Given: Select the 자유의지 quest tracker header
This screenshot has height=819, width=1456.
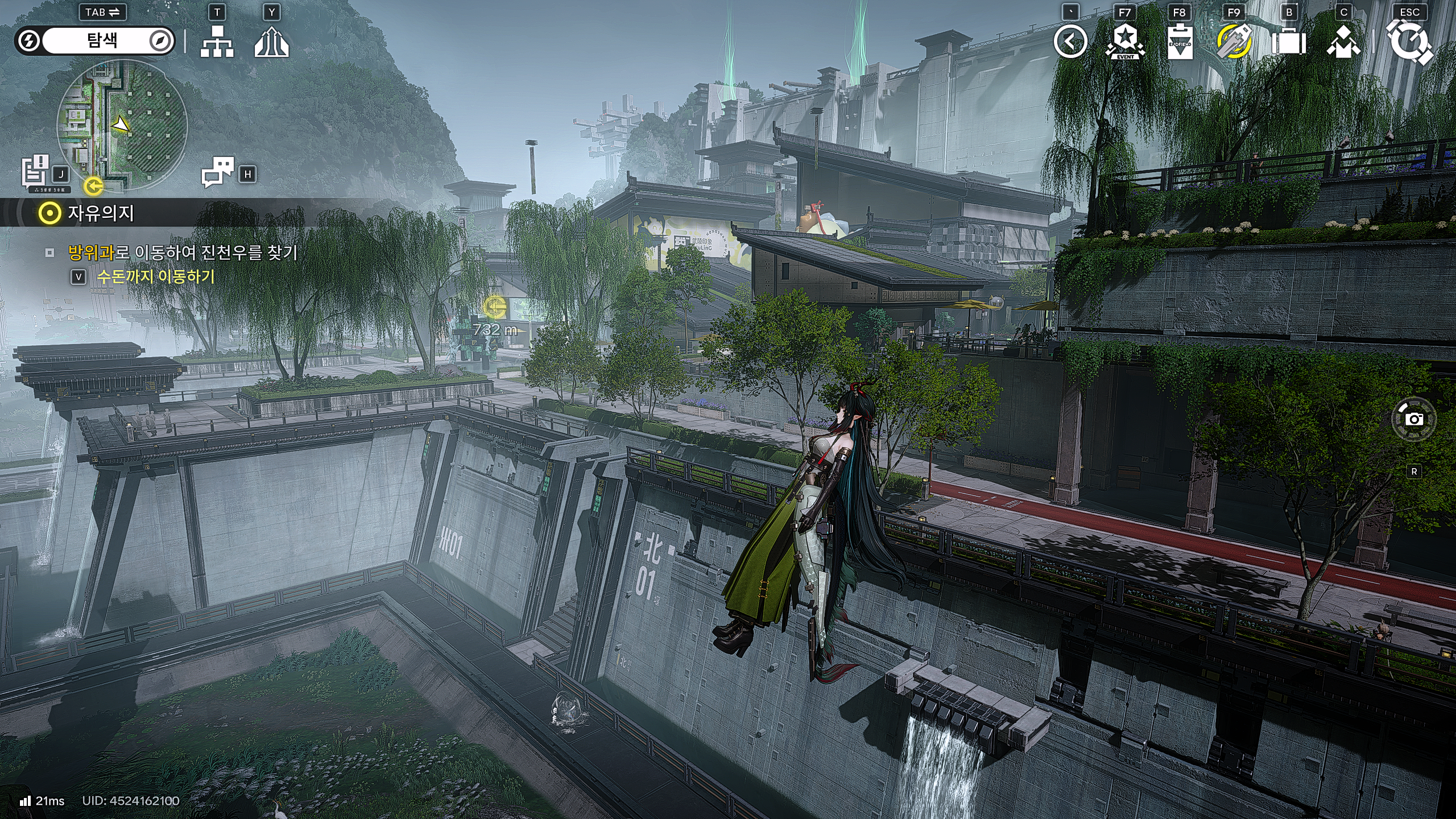Looking at the screenshot, I should pos(100,213).
